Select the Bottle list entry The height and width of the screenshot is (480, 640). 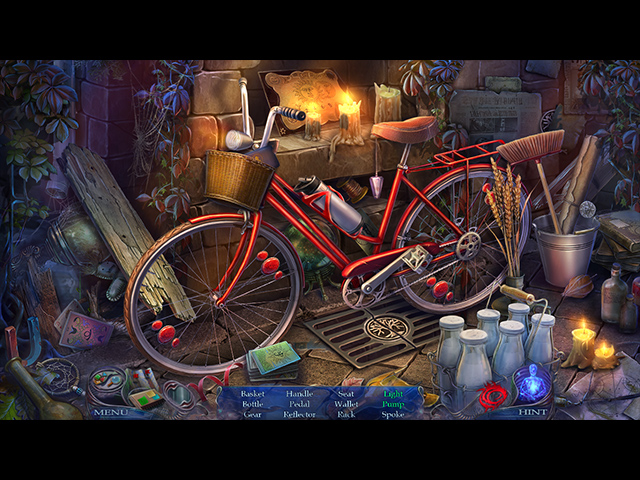pyautogui.click(x=253, y=404)
